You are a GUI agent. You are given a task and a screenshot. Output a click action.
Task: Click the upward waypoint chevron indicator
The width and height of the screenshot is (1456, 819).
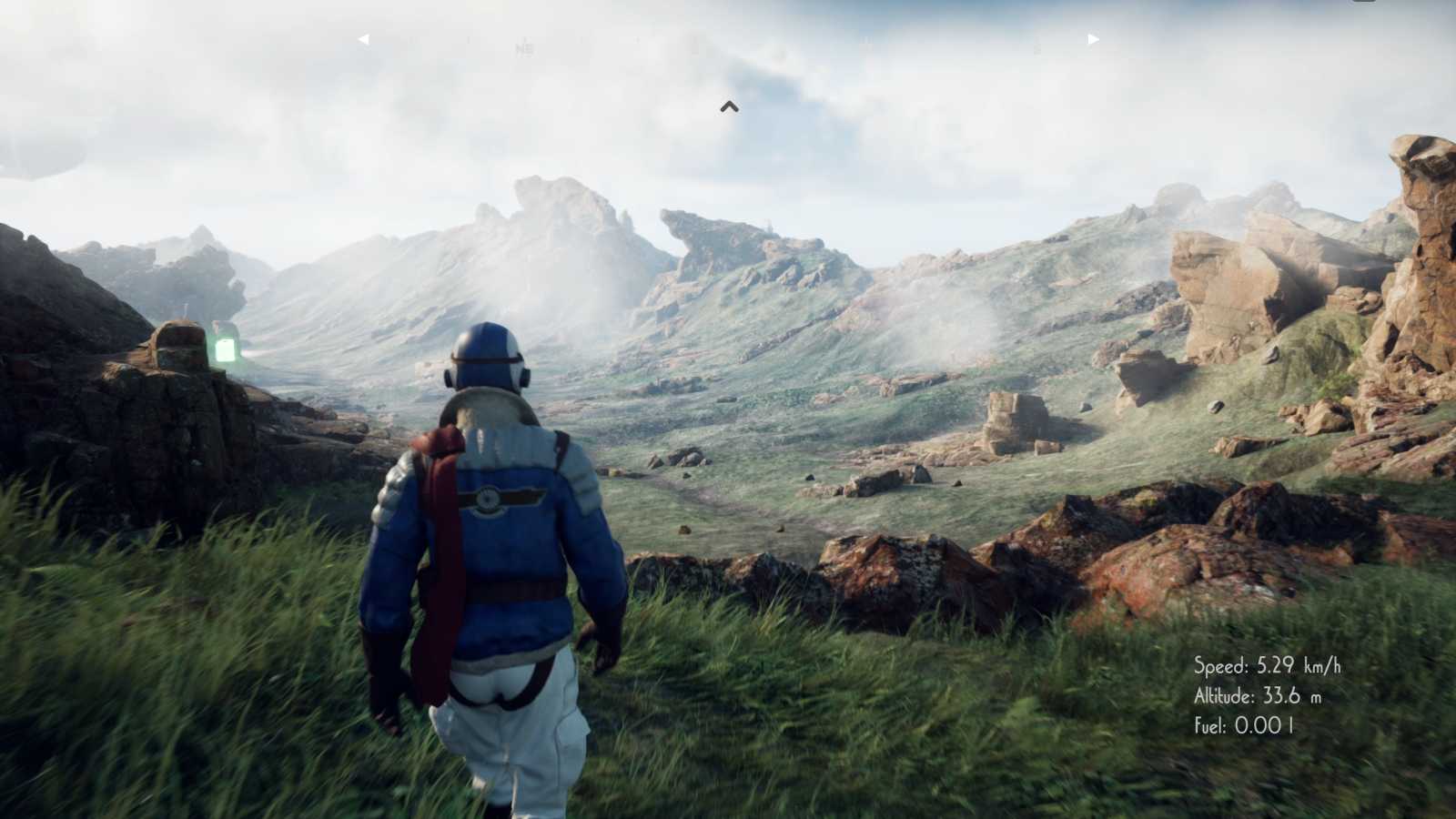(729, 106)
